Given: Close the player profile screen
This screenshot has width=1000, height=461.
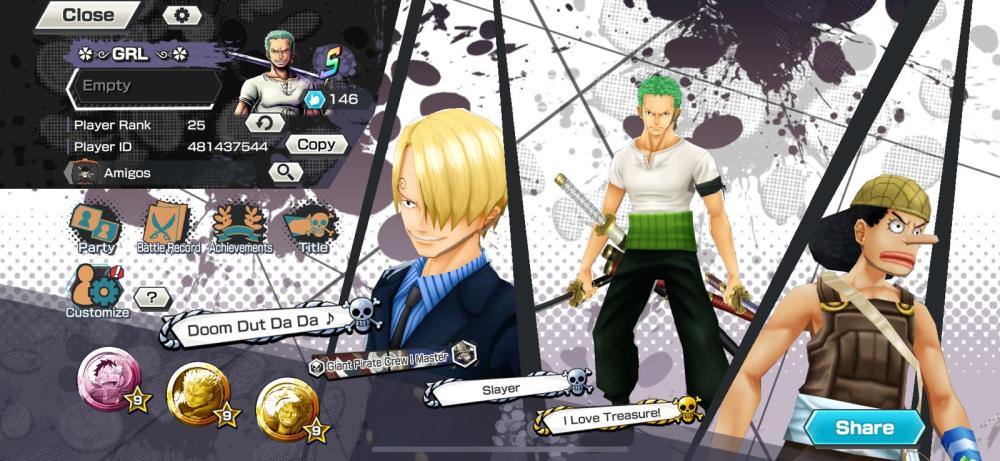Looking at the screenshot, I should click(86, 15).
